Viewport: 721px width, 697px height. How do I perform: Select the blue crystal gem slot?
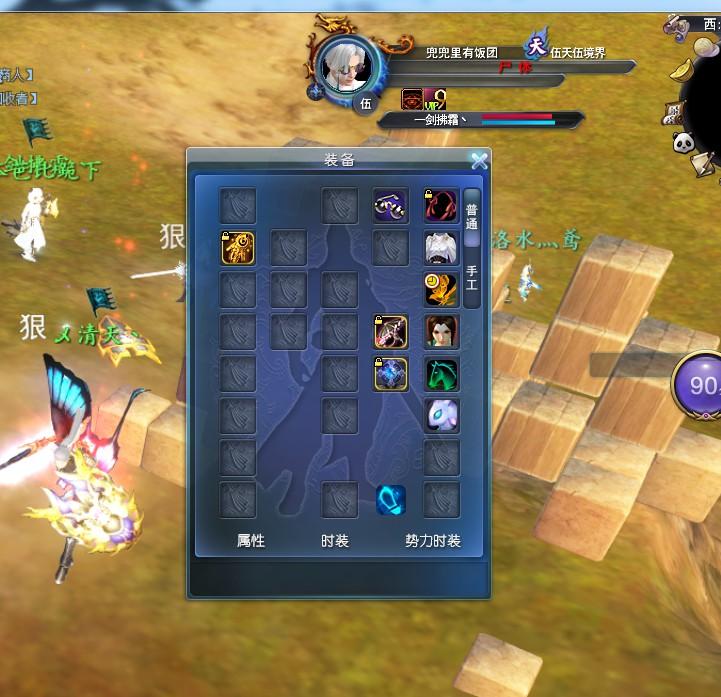pos(391,374)
